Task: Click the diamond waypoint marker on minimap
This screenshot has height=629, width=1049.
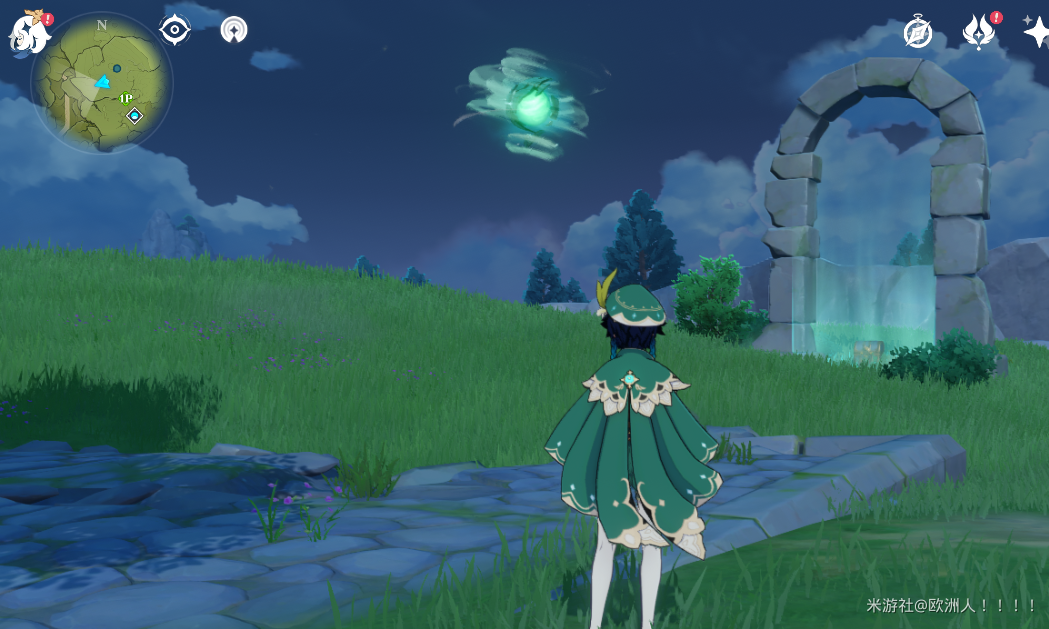Action: pyautogui.click(x=134, y=116)
